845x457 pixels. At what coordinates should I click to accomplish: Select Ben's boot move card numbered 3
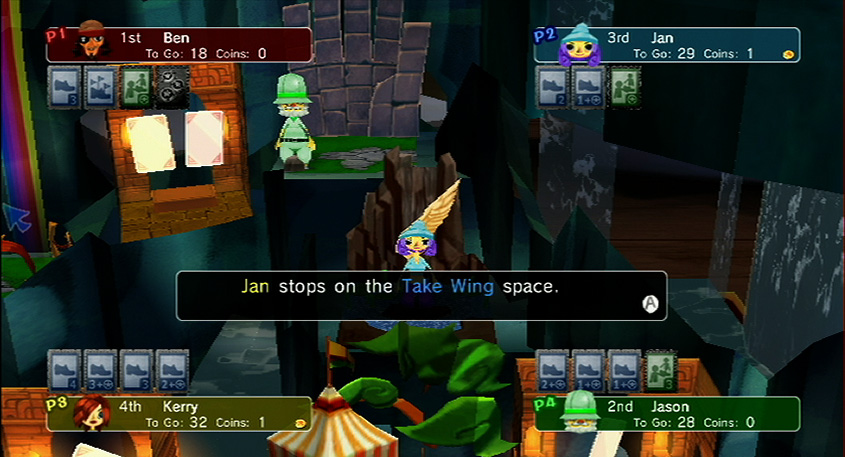(65, 86)
